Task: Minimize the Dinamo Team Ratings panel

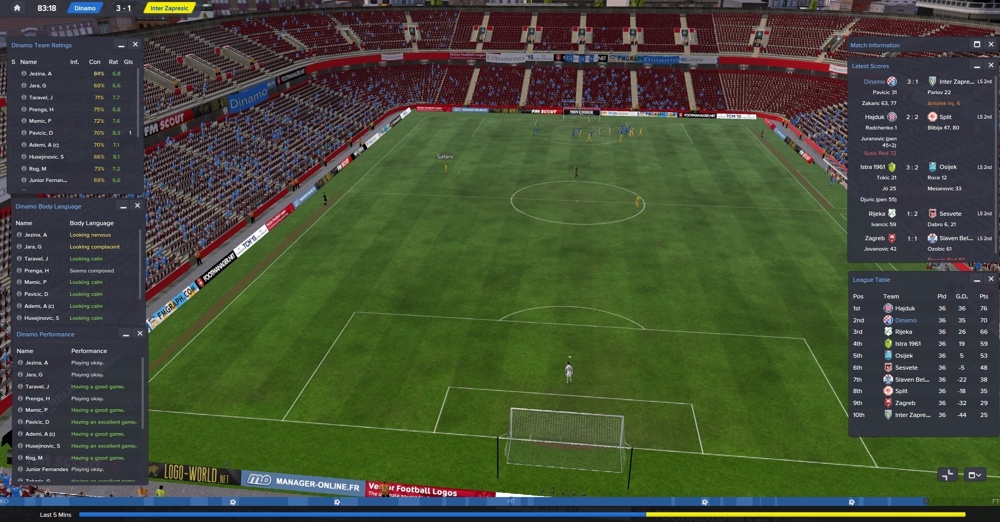Action: coord(121,46)
